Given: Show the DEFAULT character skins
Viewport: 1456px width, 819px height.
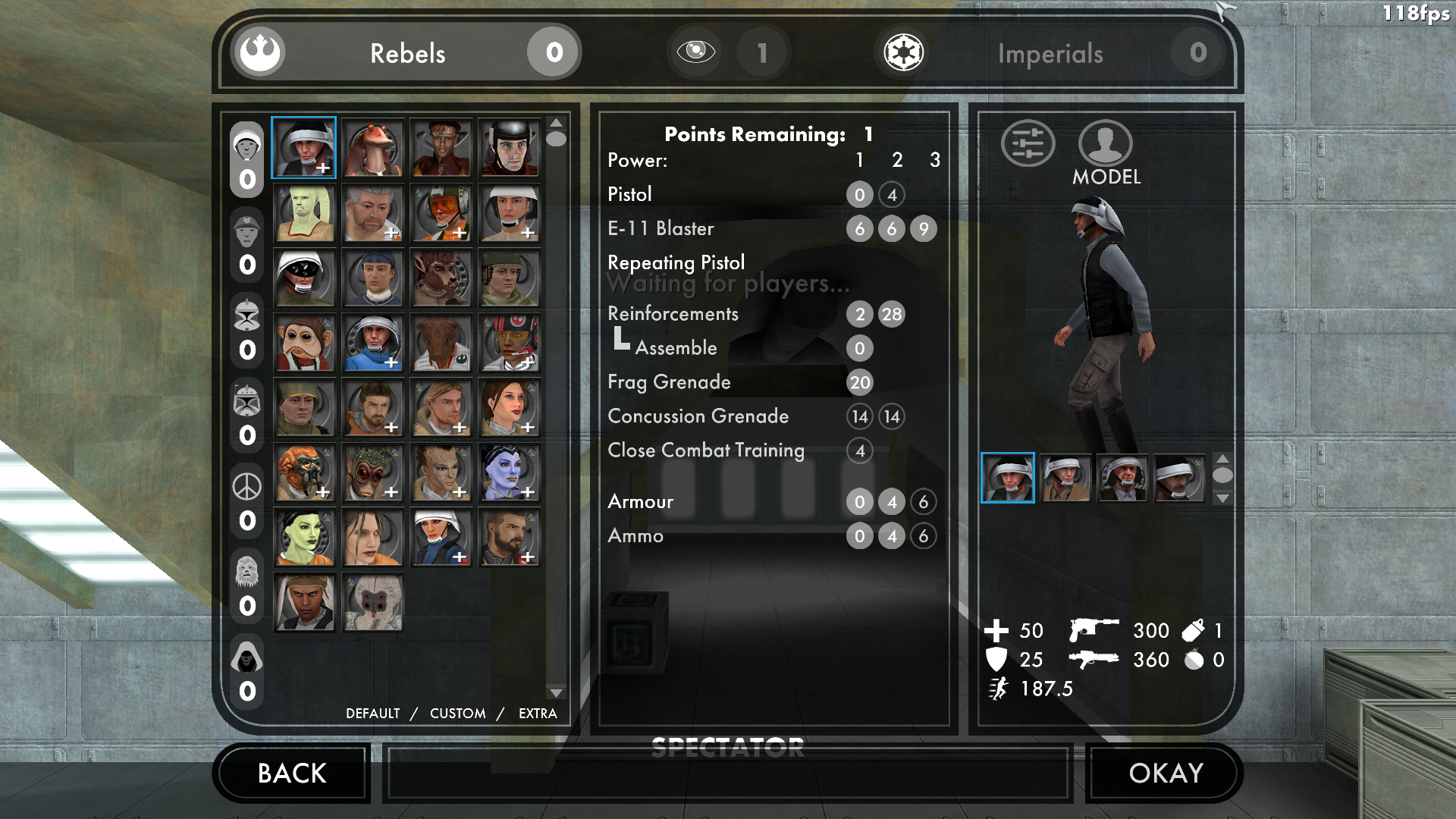Looking at the screenshot, I should 372,714.
